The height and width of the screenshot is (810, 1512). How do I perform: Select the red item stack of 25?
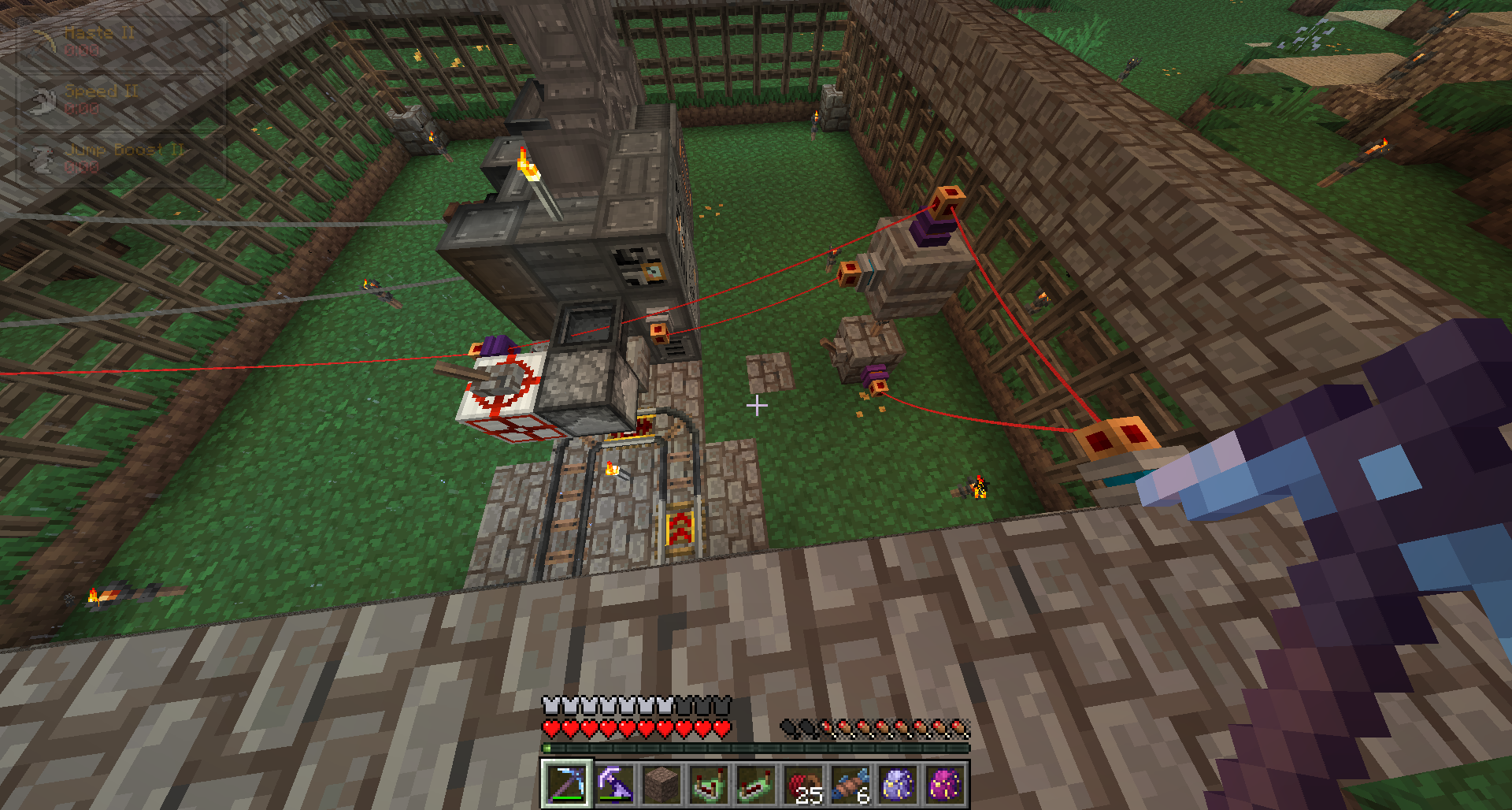(x=803, y=785)
